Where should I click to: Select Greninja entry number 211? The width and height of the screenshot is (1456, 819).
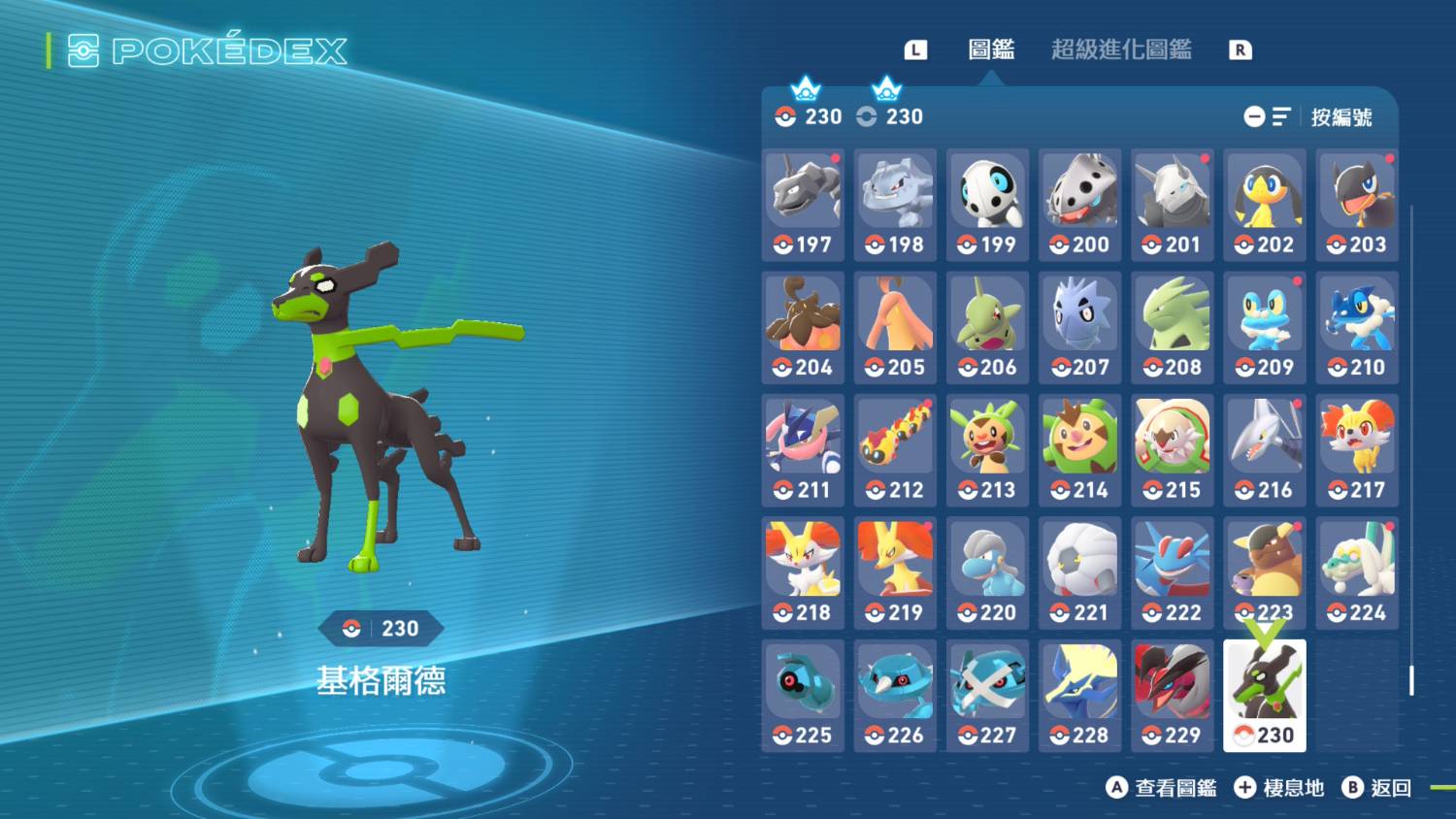click(803, 450)
